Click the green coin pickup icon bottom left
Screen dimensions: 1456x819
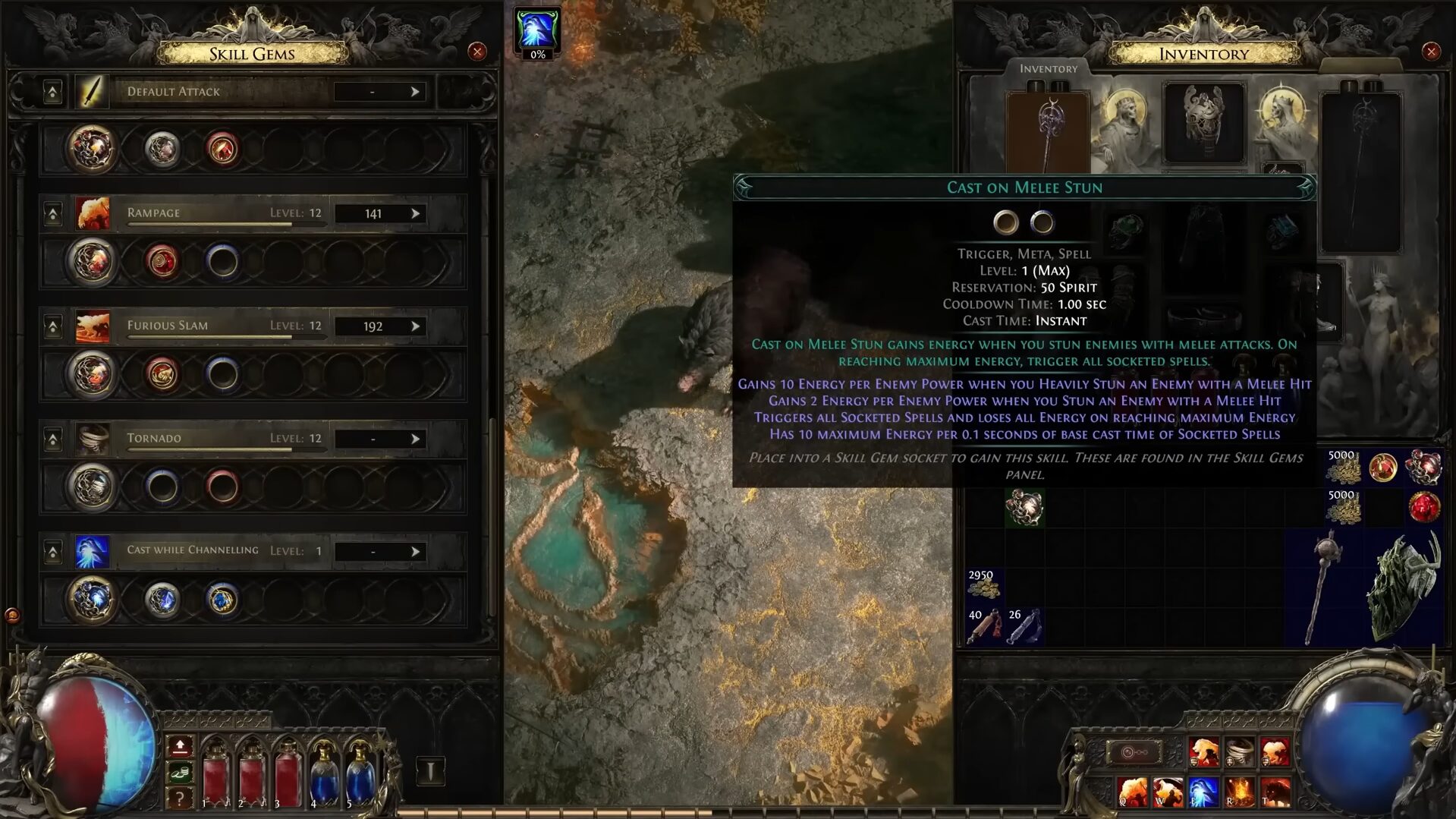[180, 771]
